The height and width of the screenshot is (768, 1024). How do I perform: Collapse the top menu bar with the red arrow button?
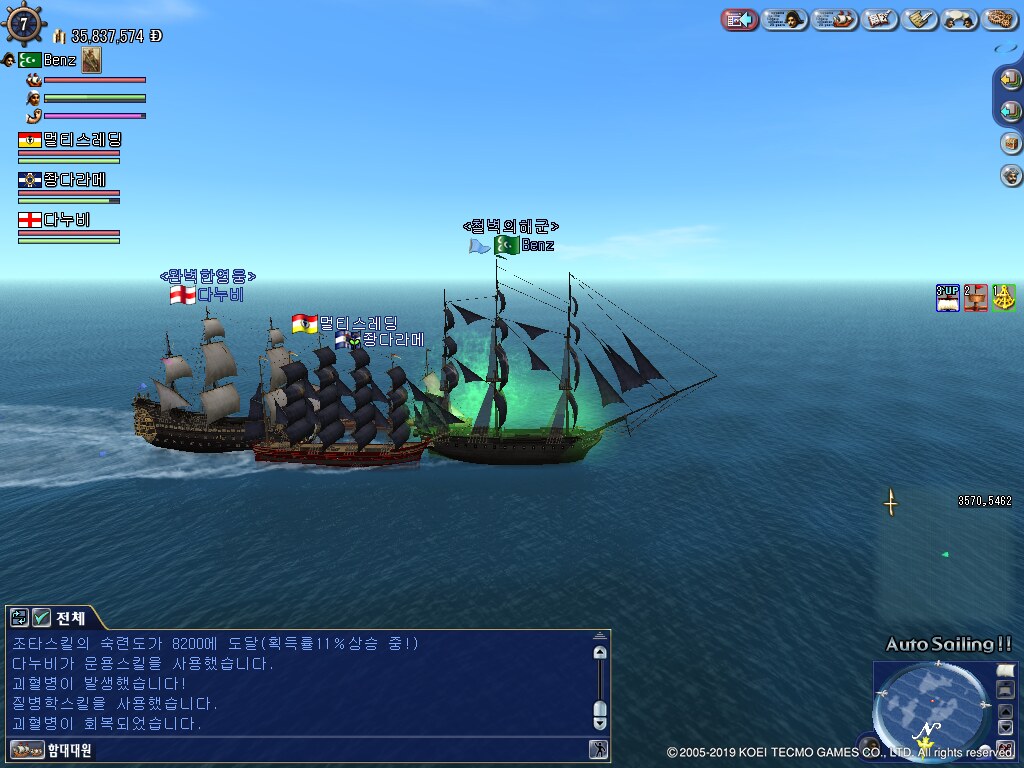point(739,19)
